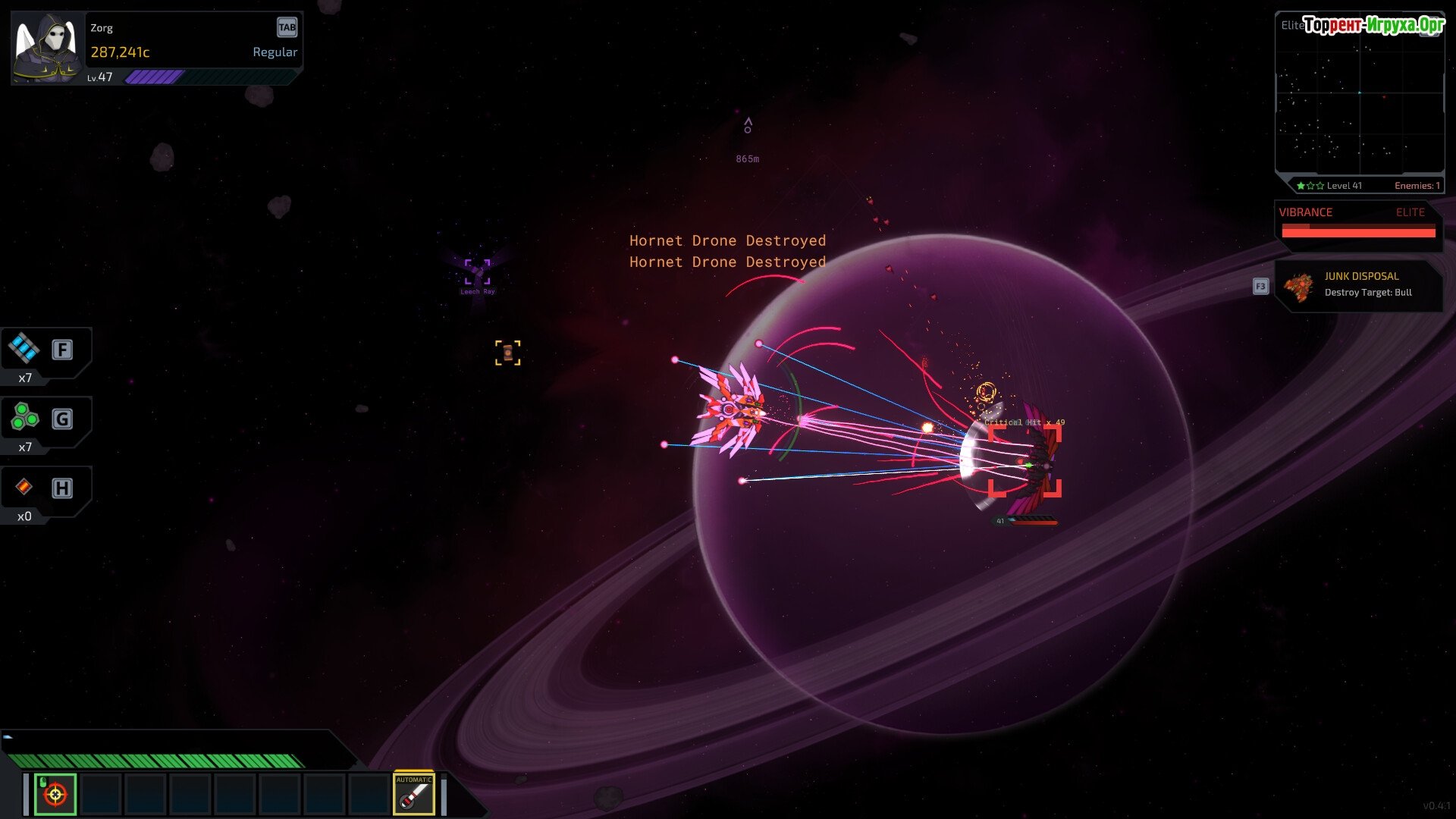Use the green triple-orb consumable
1456x819 pixels.
(x=24, y=417)
